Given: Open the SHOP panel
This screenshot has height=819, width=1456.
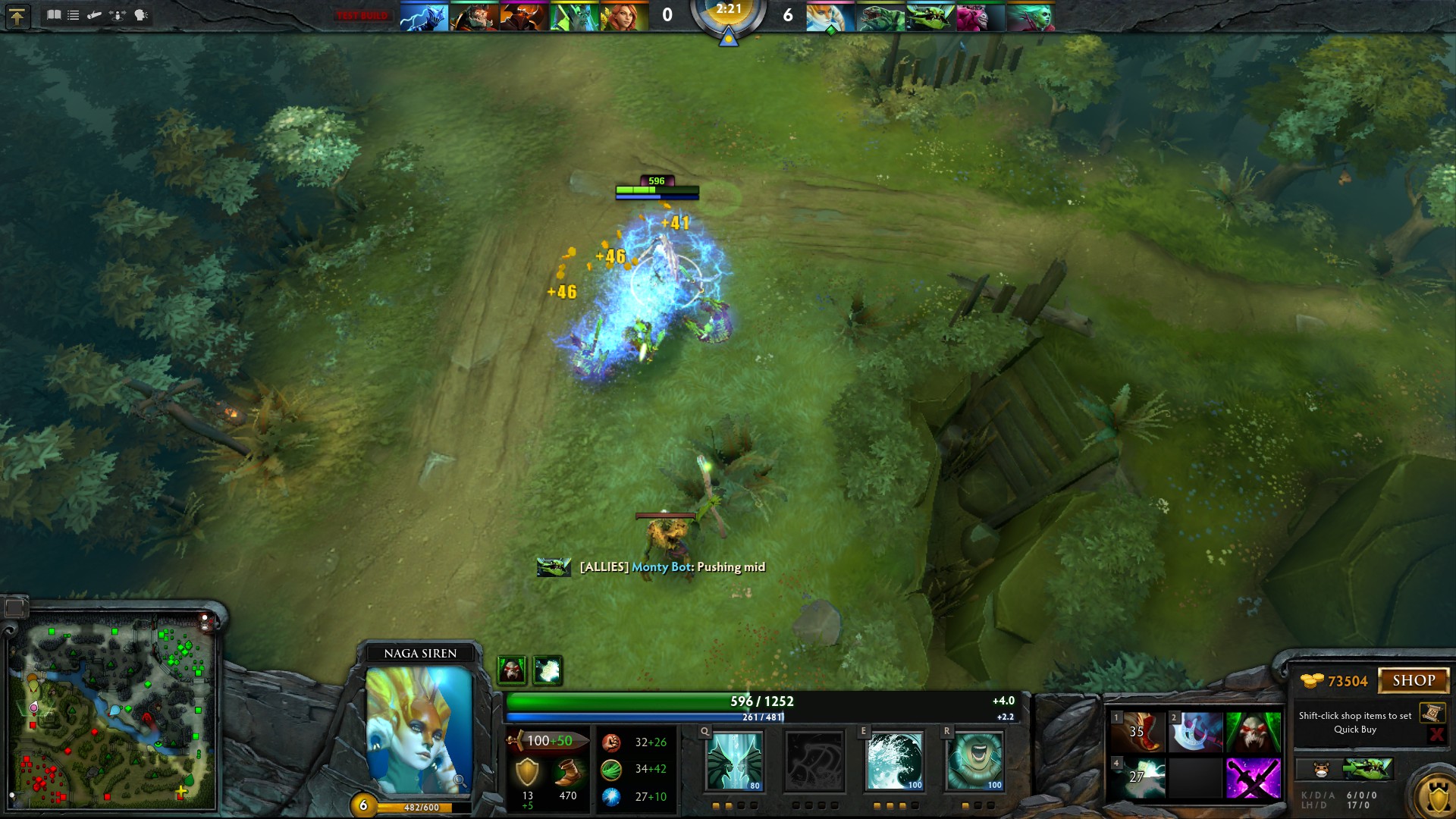Looking at the screenshot, I should tap(1413, 680).
